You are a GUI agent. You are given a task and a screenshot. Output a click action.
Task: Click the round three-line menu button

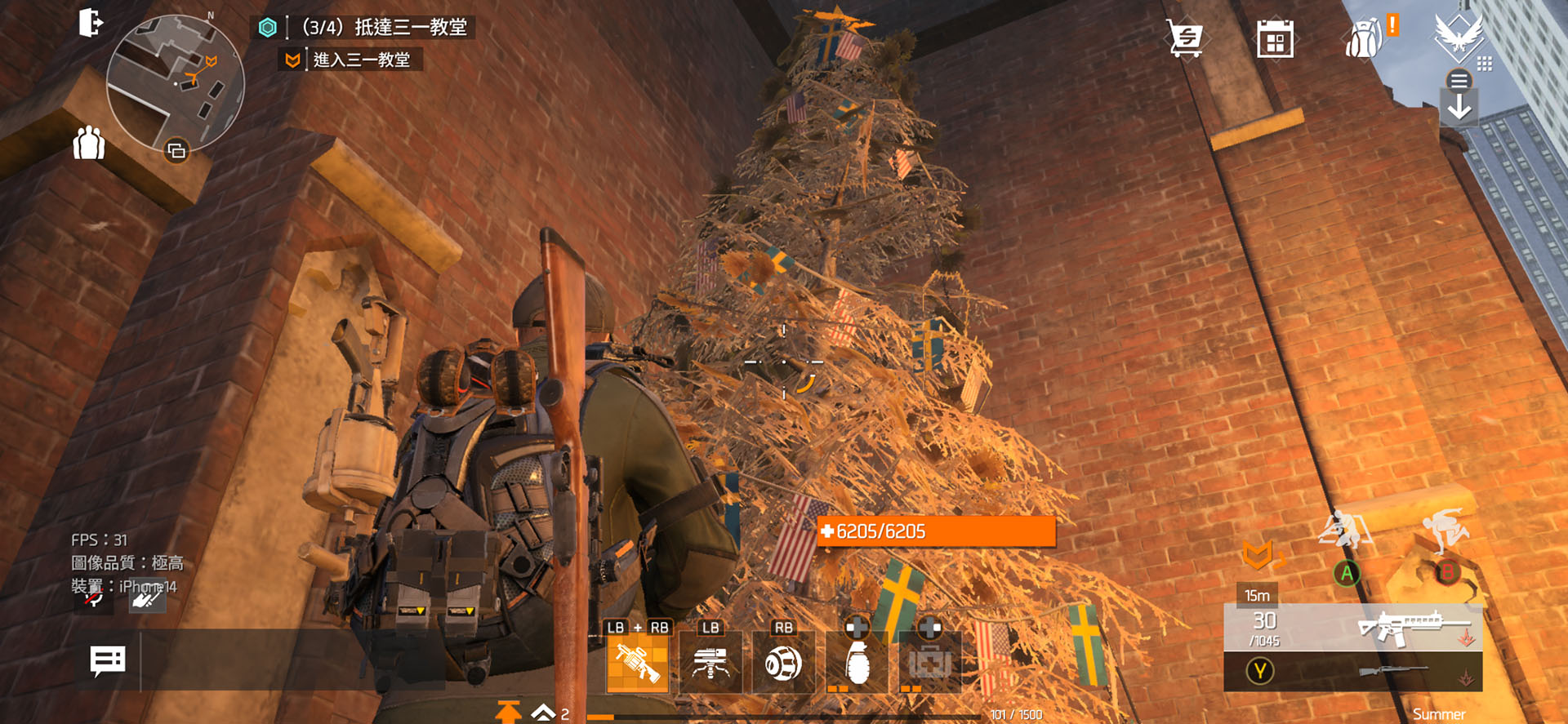[x=1459, y=80]
